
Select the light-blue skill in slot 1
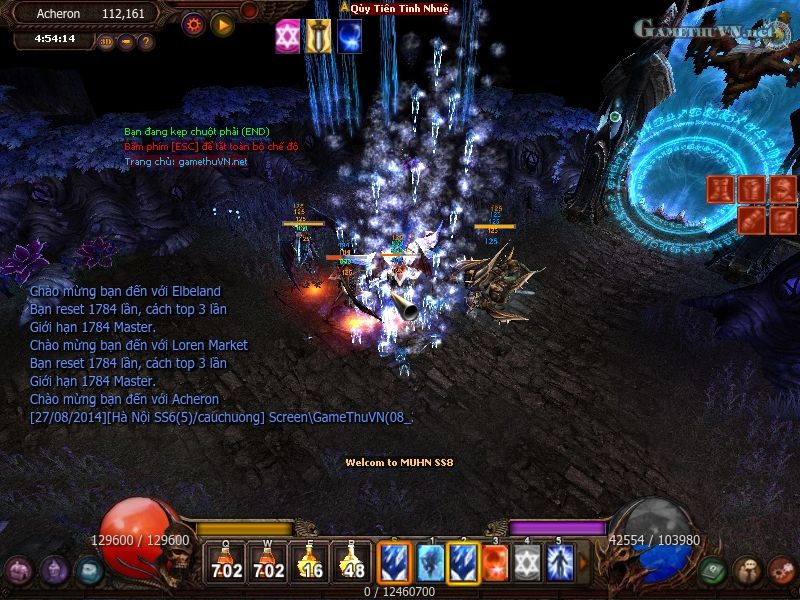431,562
